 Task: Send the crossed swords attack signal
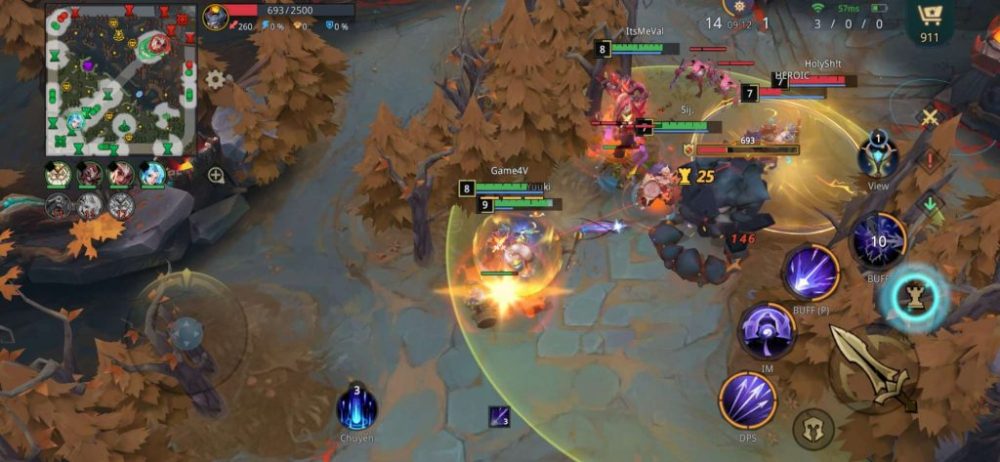[930, 118]
